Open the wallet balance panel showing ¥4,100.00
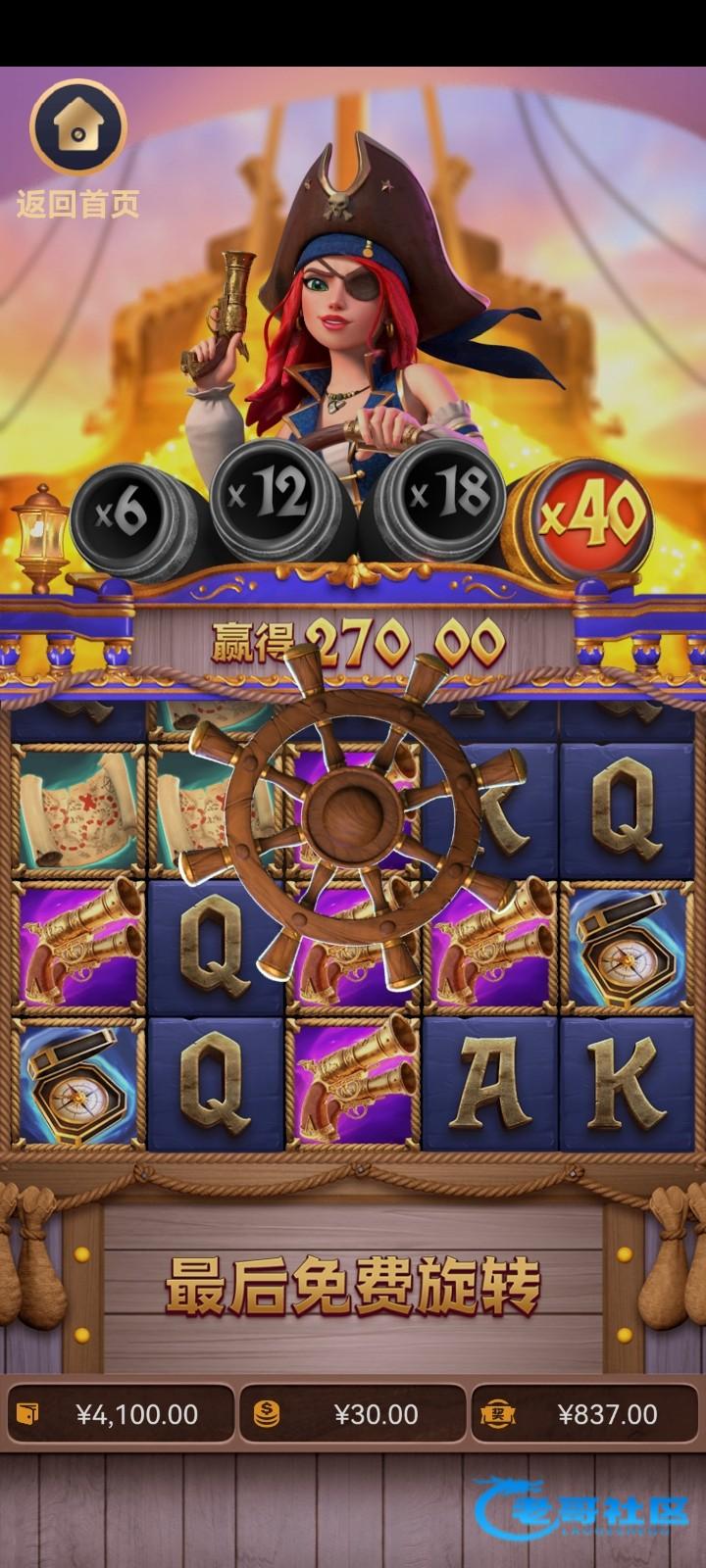 tap(120, 1414)
